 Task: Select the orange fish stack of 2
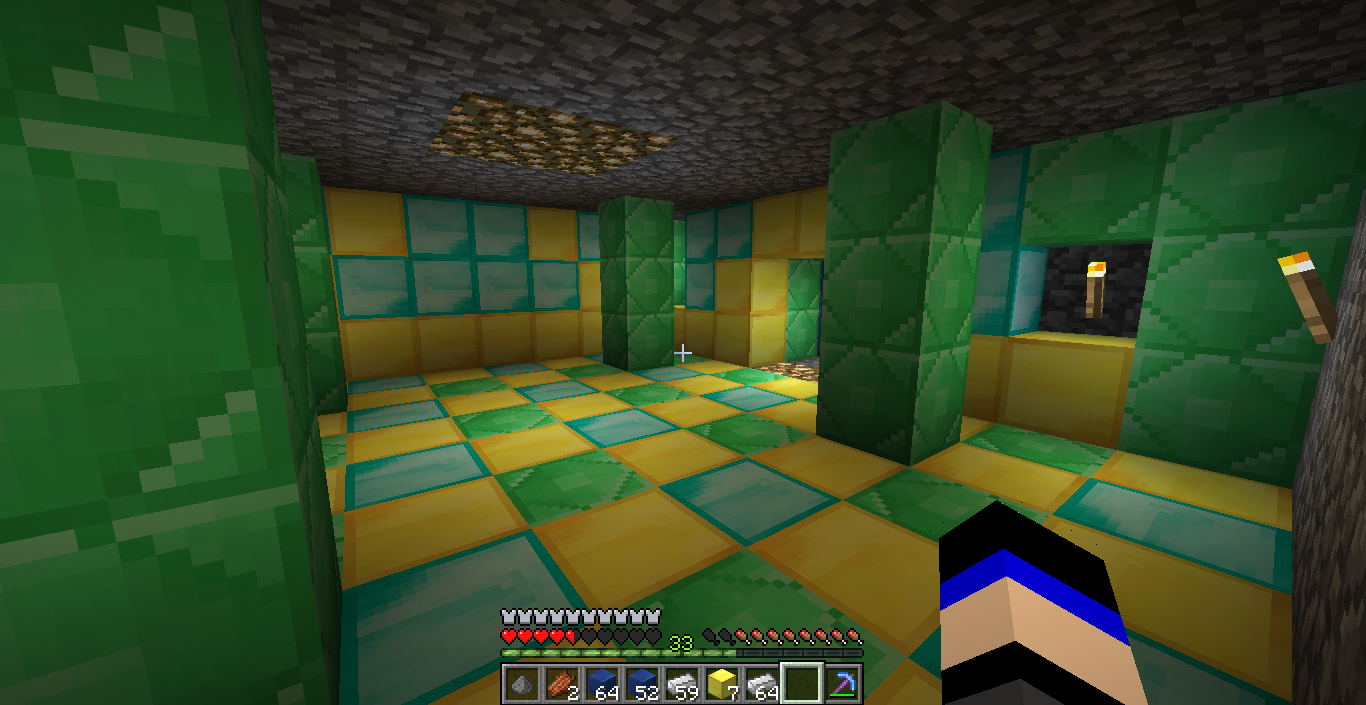click(561, 685)
